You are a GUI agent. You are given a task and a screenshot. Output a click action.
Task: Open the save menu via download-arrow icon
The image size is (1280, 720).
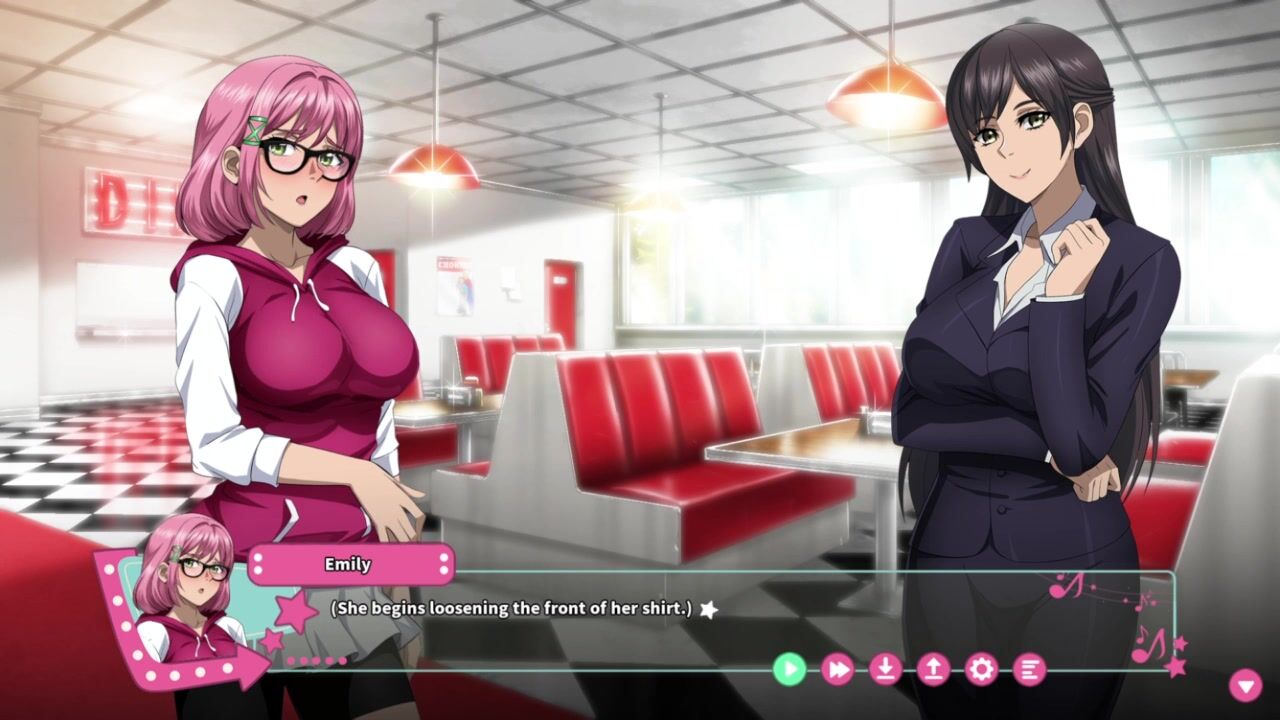(885, 669)
